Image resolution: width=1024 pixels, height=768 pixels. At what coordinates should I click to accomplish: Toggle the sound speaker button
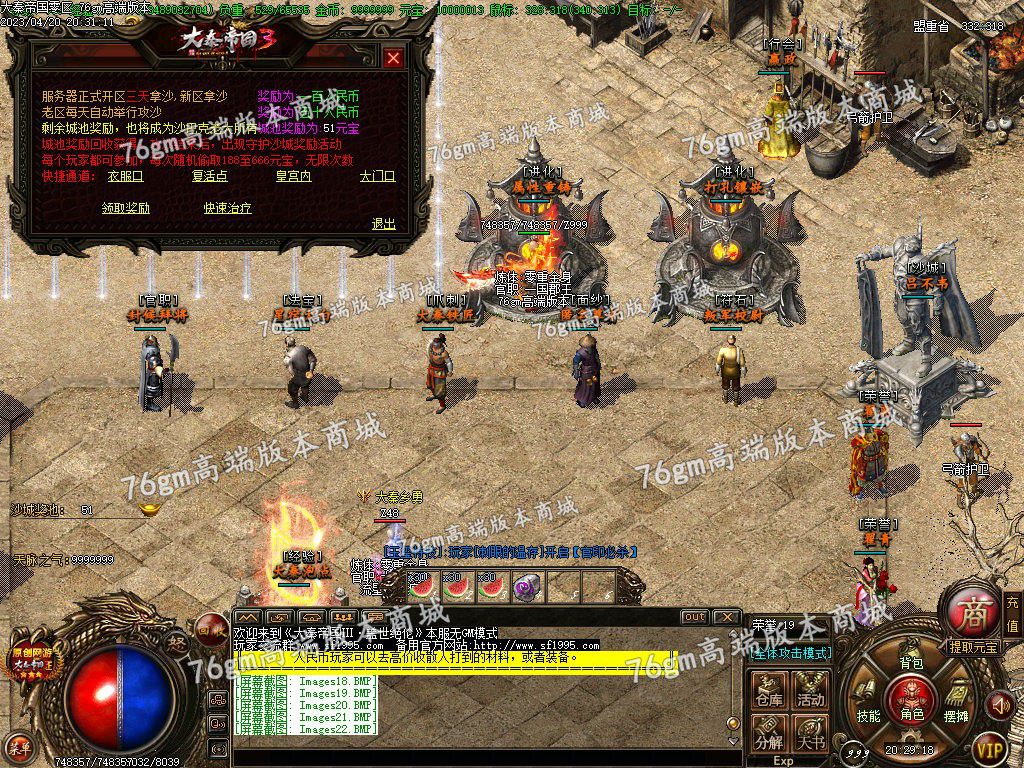(x=998, y=706)
